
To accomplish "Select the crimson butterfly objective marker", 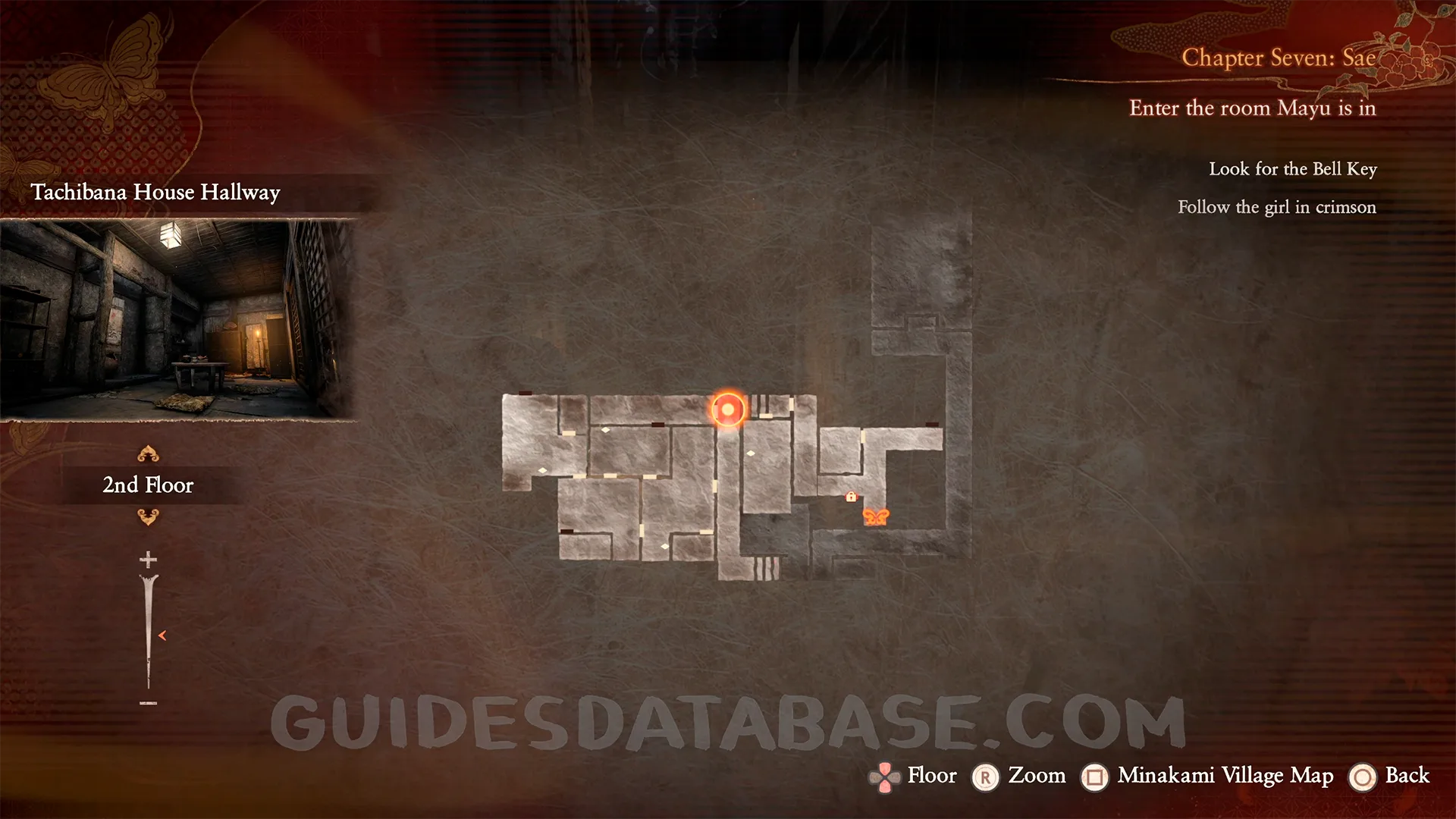I will click(875, 517).
